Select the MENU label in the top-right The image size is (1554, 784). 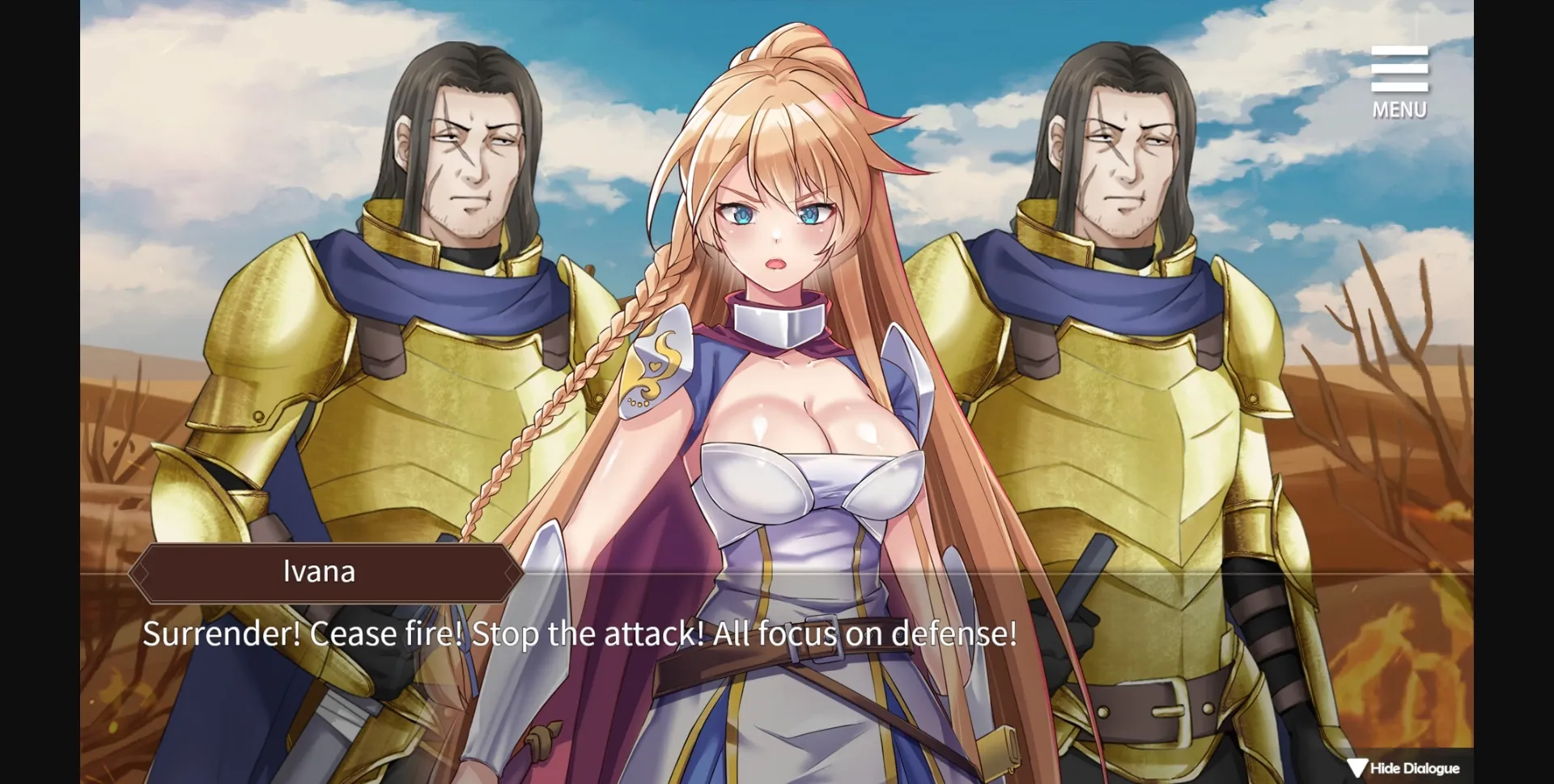(x=1399, y=110)
